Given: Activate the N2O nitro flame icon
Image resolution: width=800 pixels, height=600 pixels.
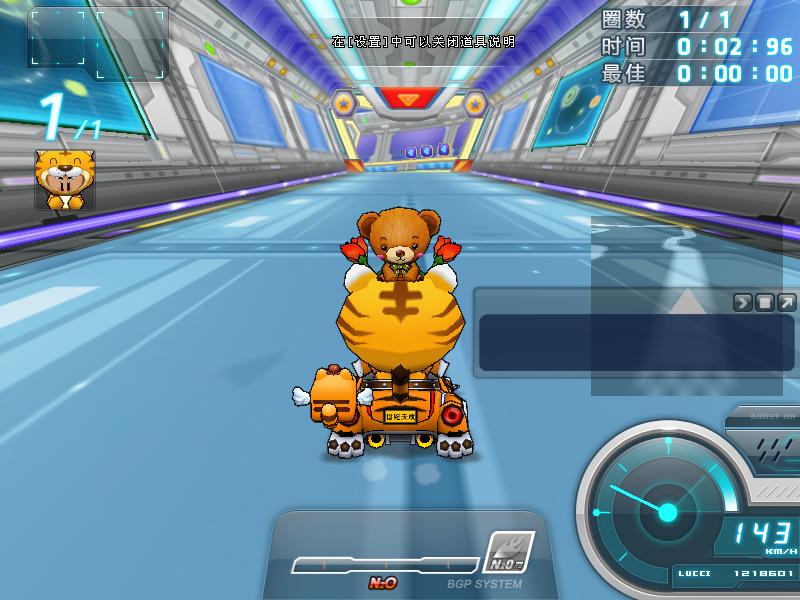Looking at the screenshot, I should coord(509,552).
